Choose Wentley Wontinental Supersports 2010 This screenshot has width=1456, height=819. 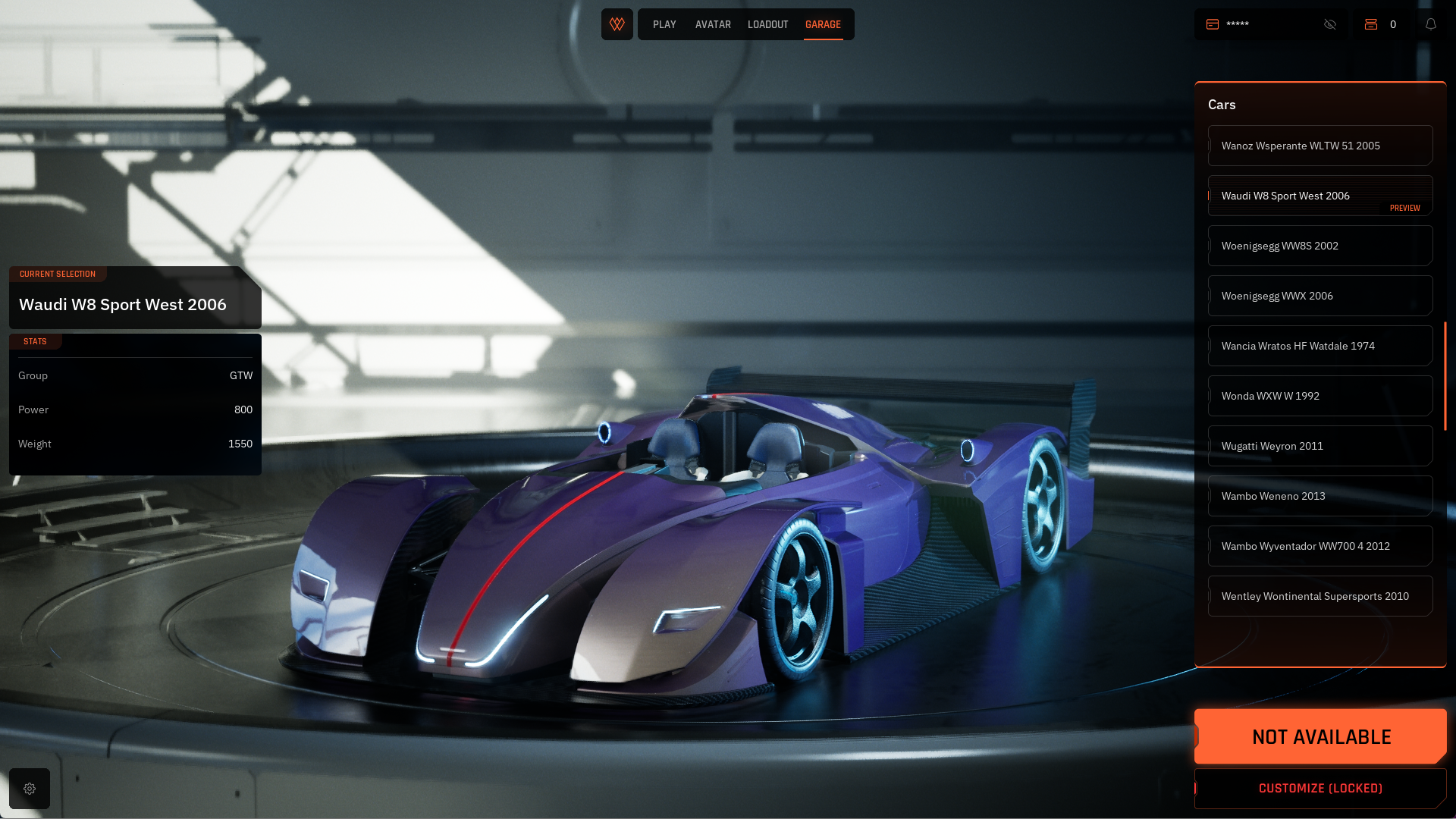coord(1319,596)
